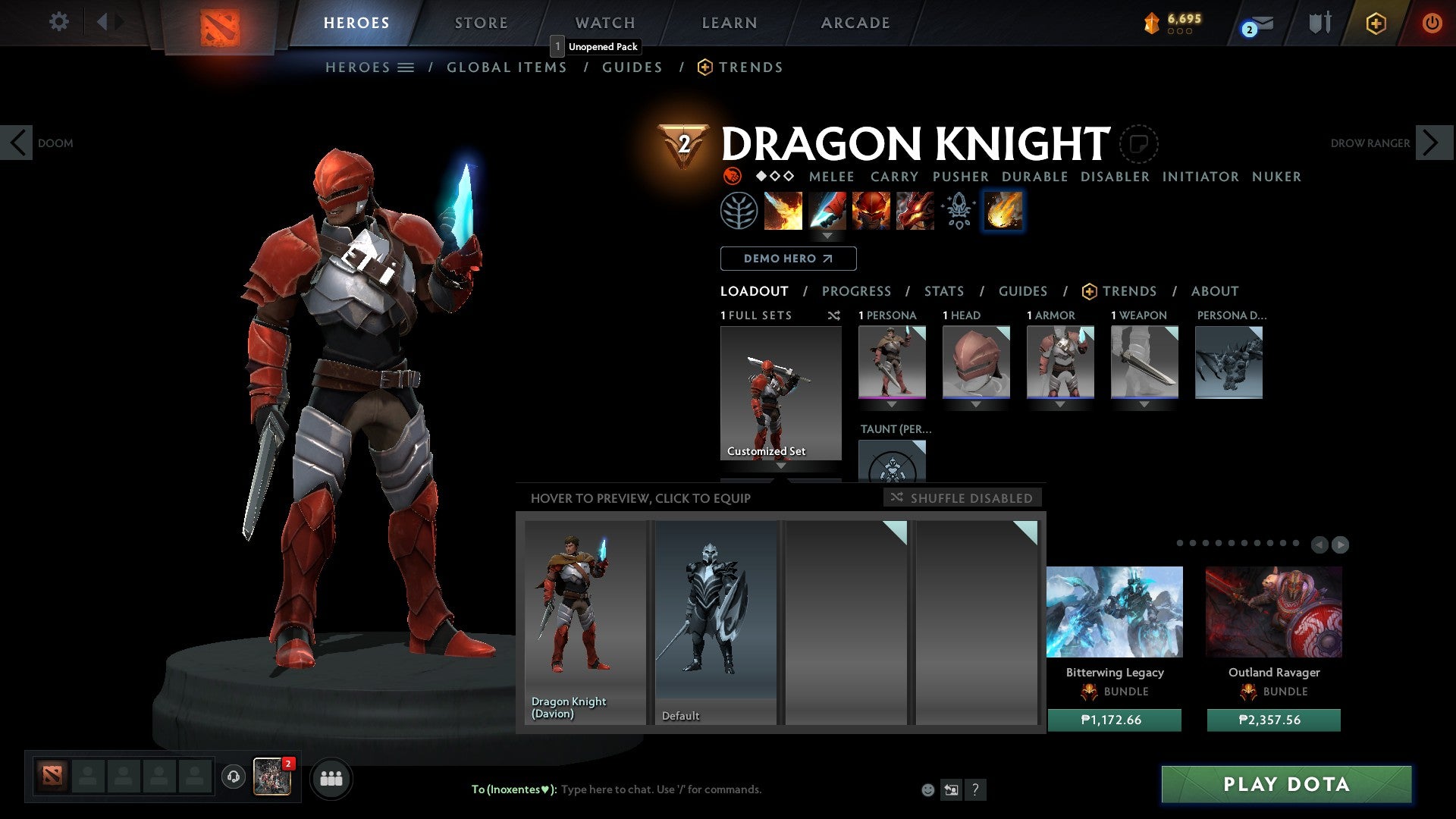
Task: Open the emoticon picker in chat
Action: click(927, 789)
